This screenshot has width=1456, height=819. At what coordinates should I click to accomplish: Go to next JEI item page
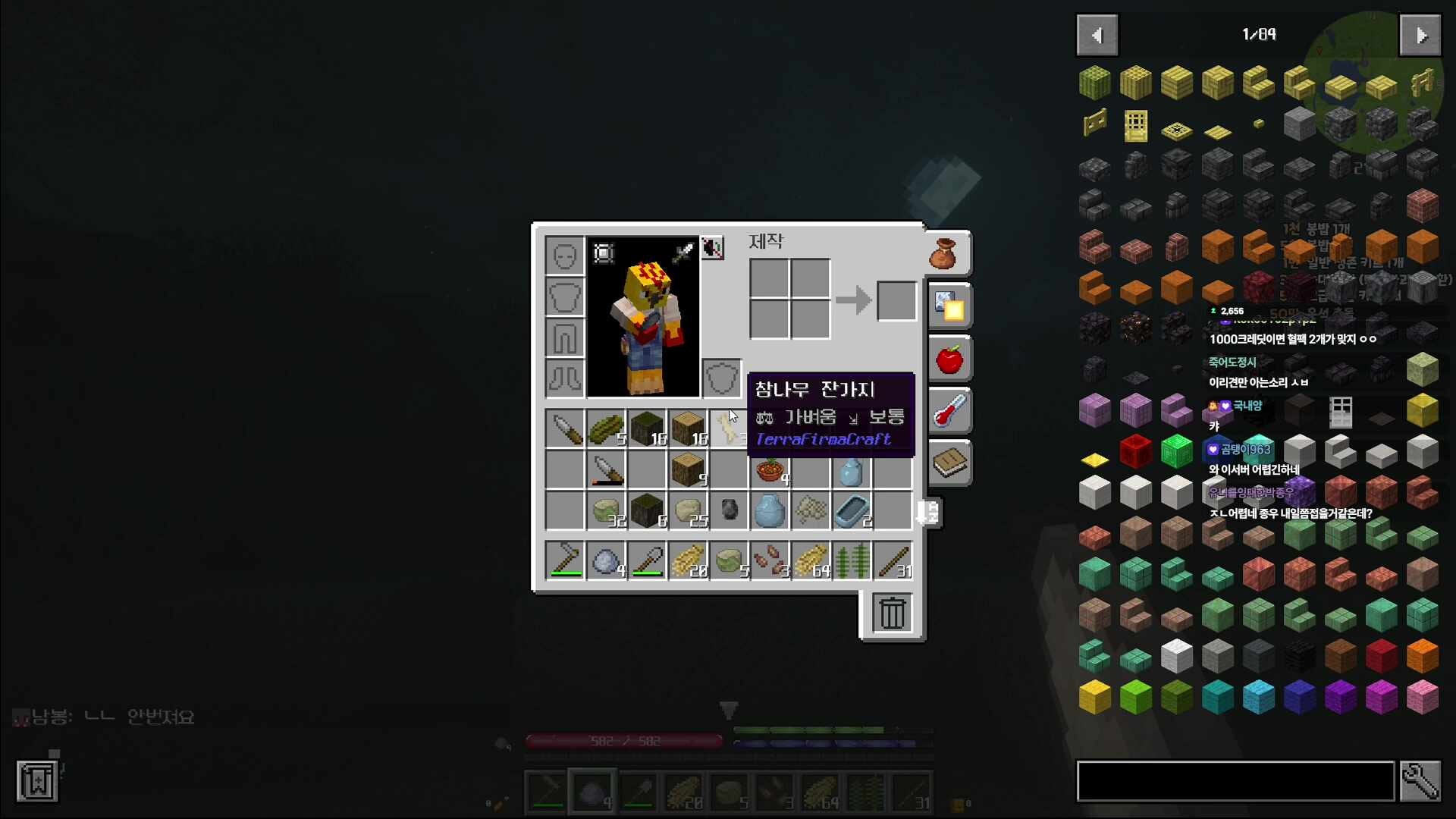coord(1420,35)
